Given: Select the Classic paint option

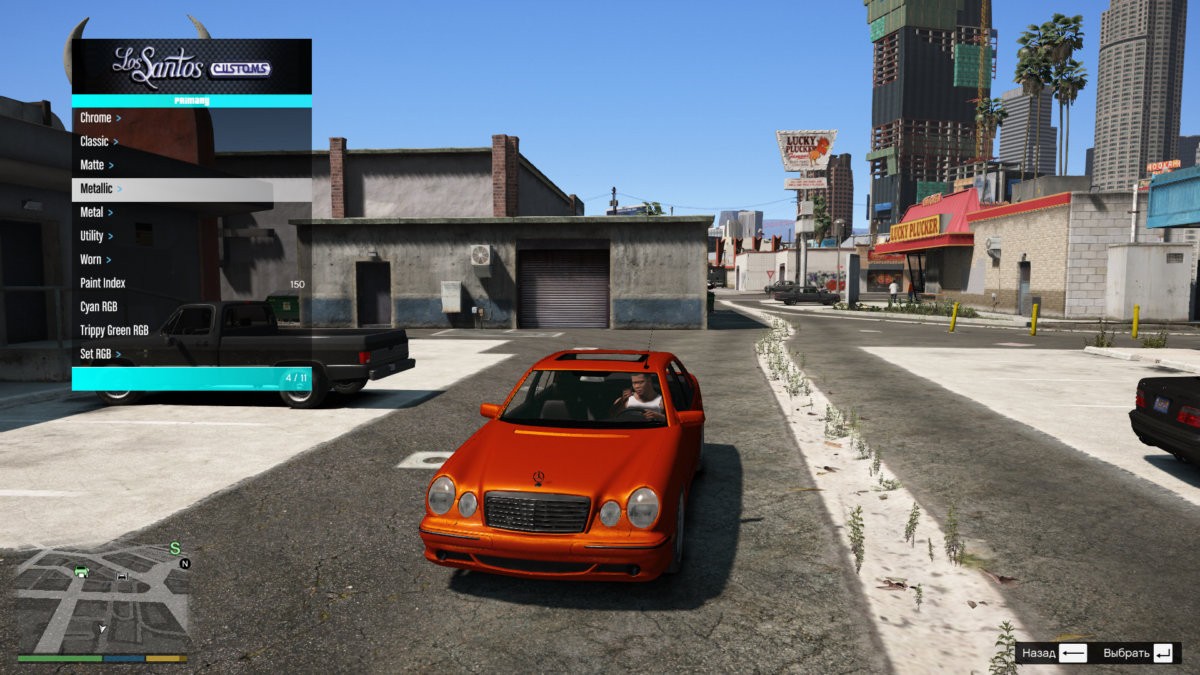Looking at the screenshot, I should coord(190,142).
